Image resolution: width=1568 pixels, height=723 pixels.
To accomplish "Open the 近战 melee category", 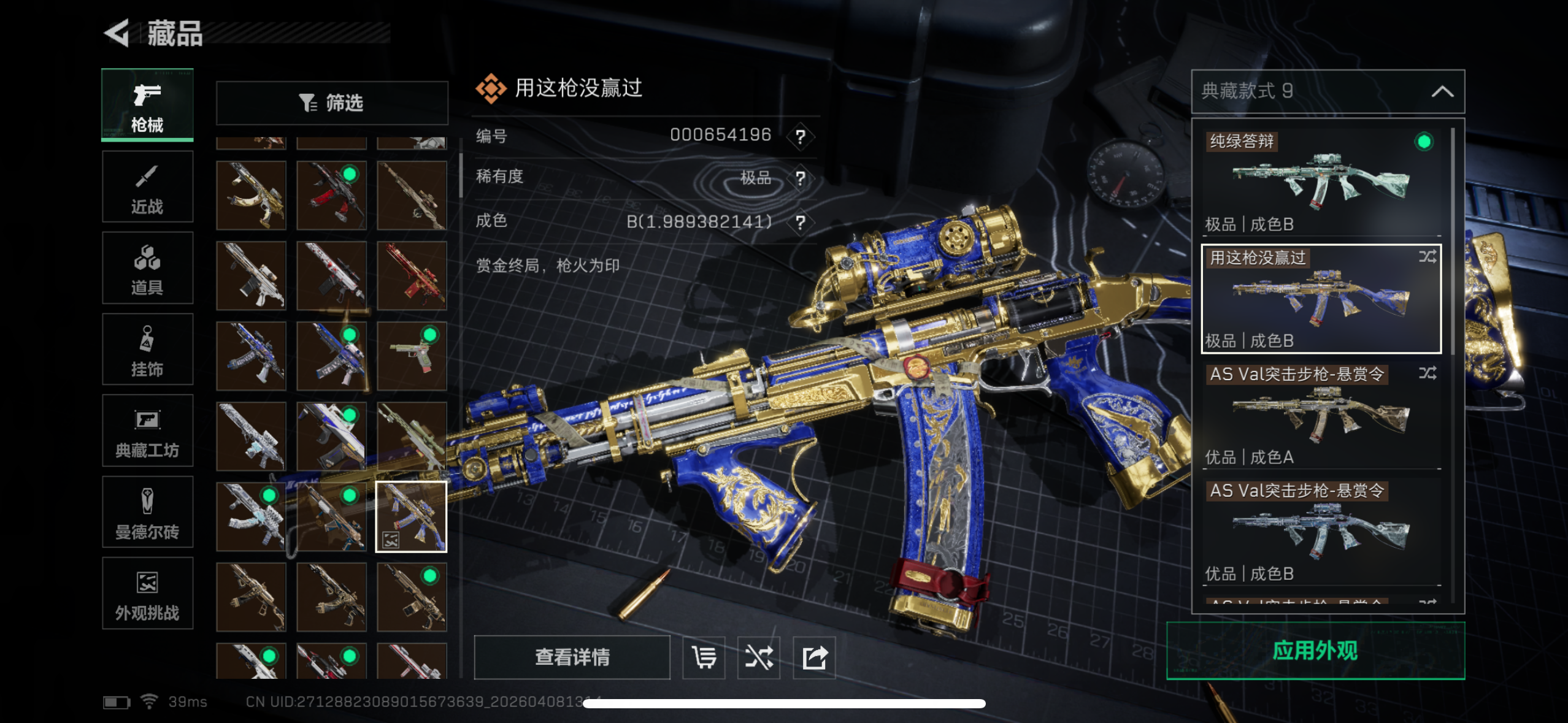I will (147, 187).
